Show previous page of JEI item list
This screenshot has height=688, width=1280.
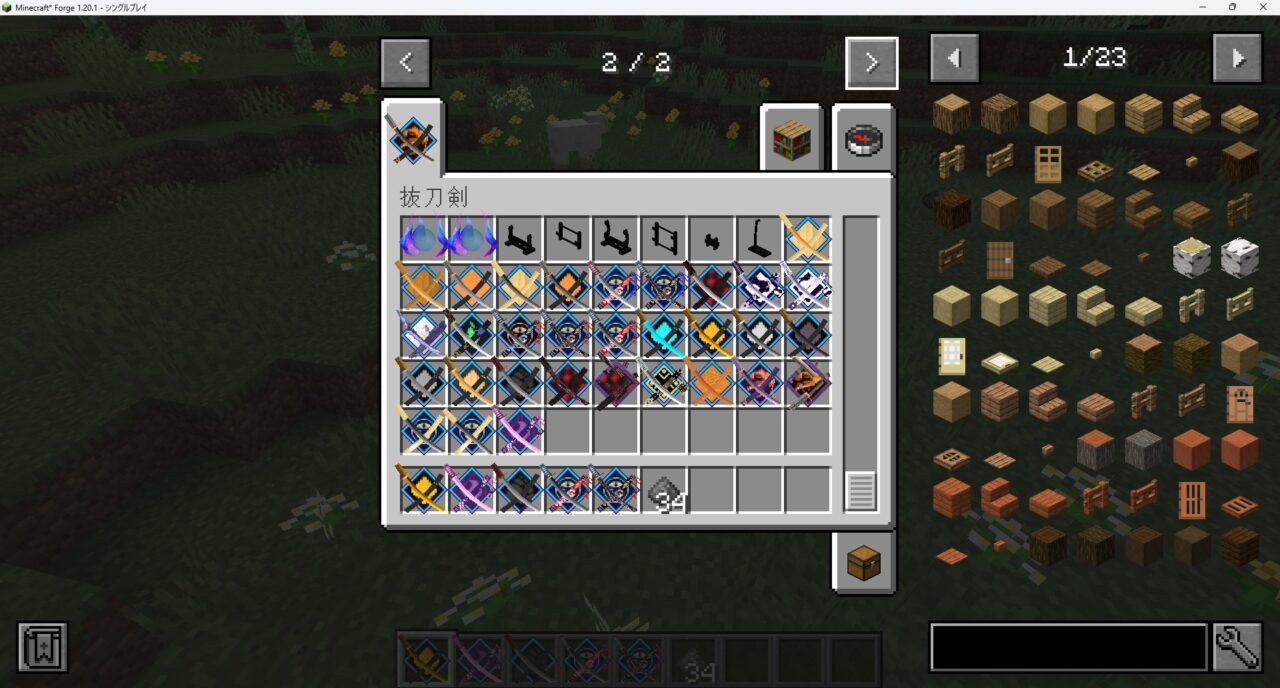click(x=954, y=58)
